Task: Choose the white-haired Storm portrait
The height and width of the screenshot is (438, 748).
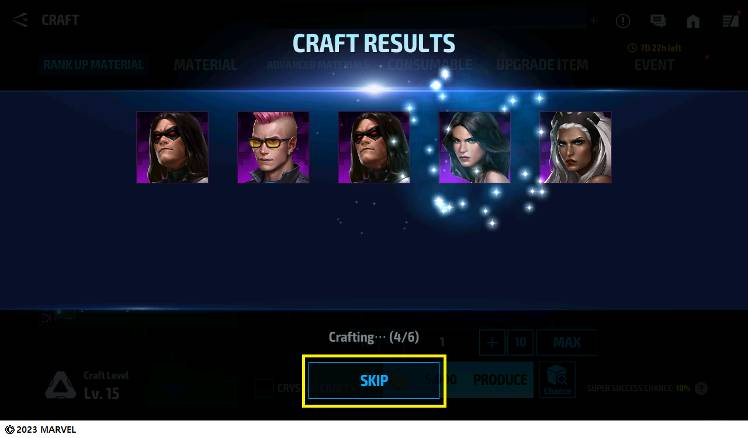Action: point(576,147)
